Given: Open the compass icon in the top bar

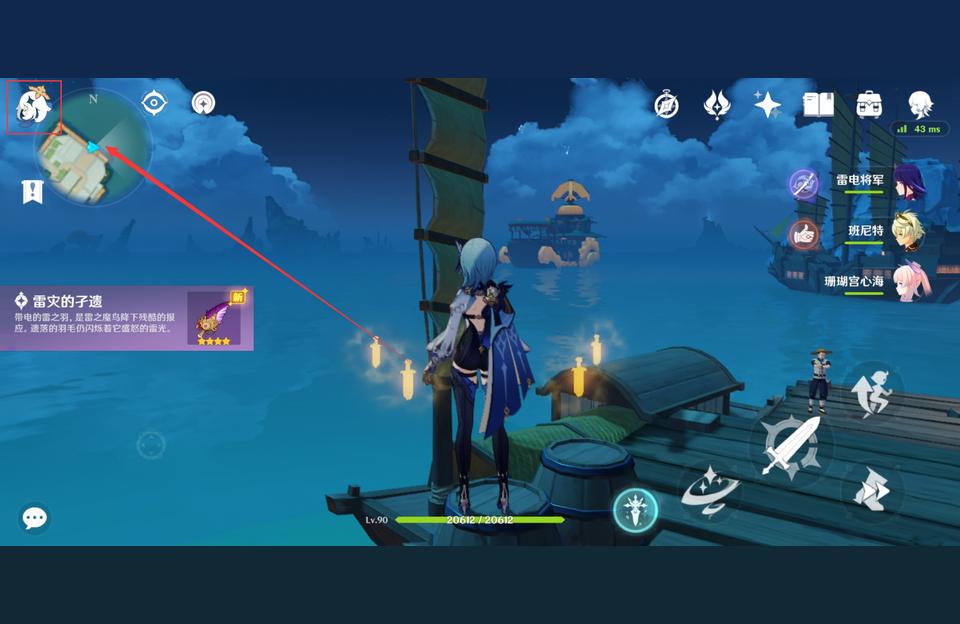Looking at the screenshot, I should click(x=667, y=105).
